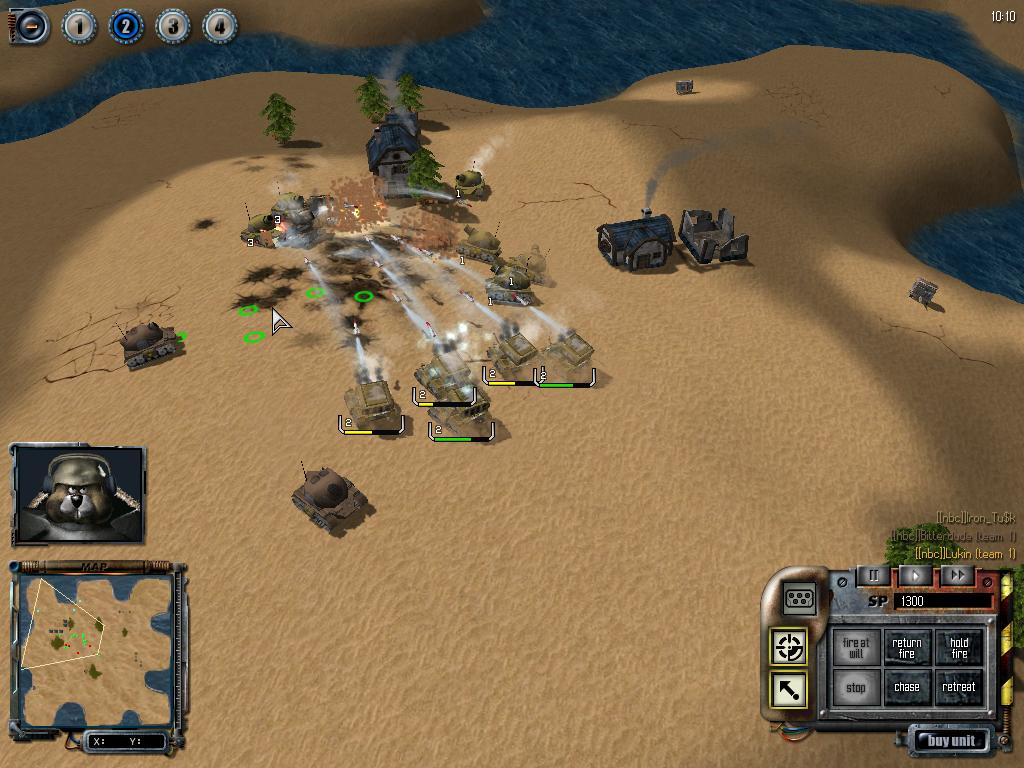The image size is (1024, 768).
Task: Switch to control group 2
Action: click(125, 26)
